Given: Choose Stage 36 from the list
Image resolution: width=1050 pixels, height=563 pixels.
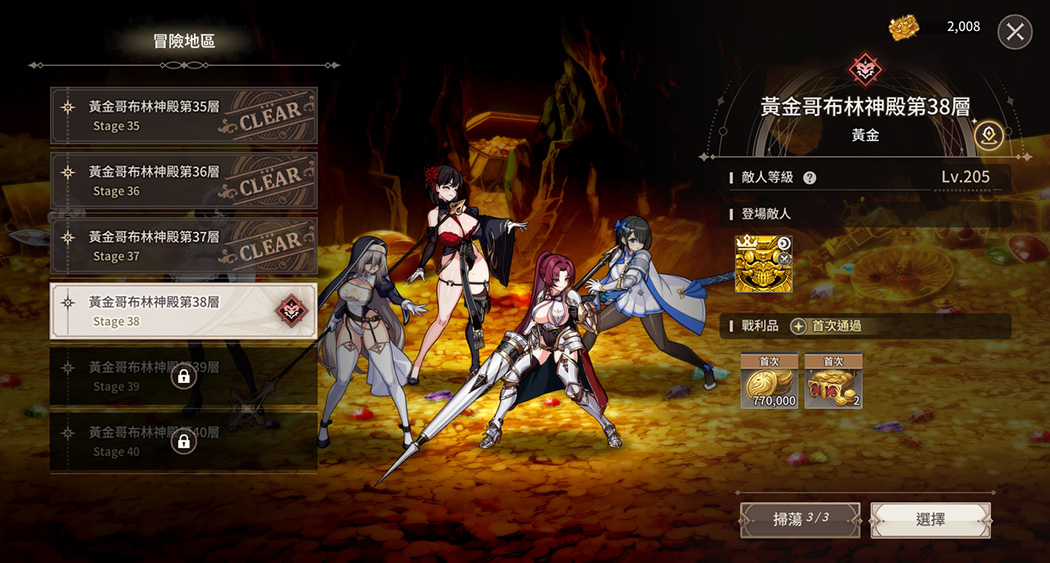Looking at the screenshot, I should 184,180.
